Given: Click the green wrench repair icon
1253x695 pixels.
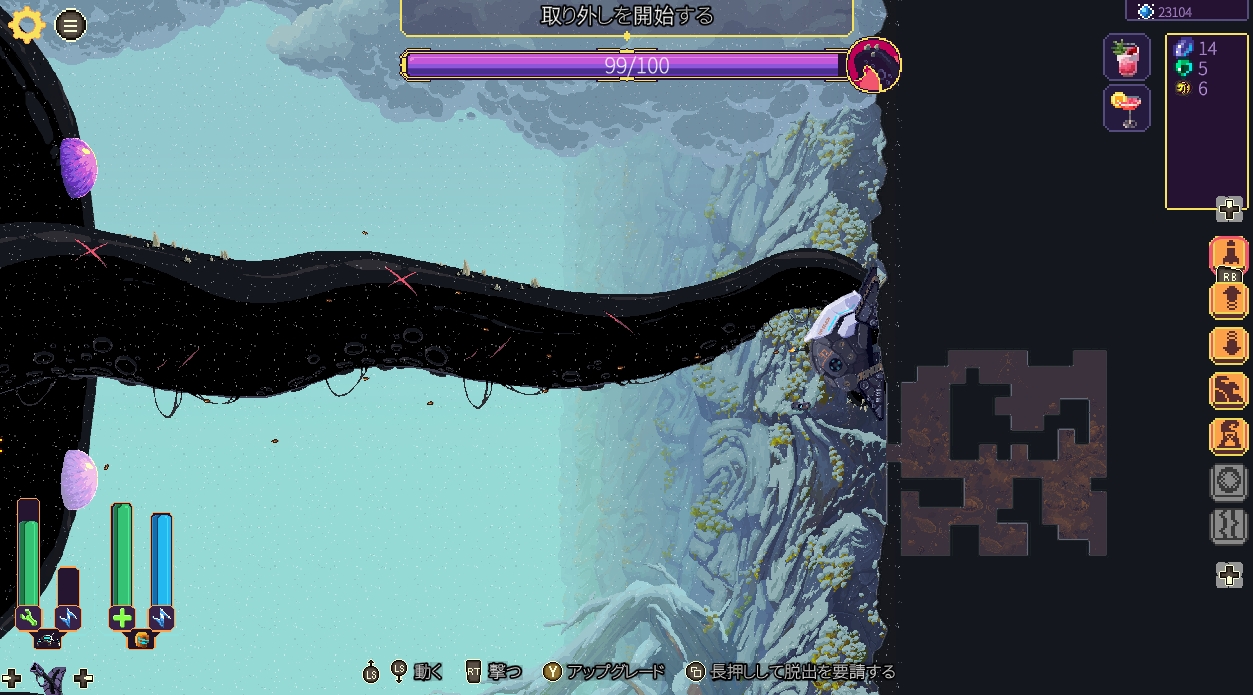Looking at the screenshot, I should pos(28,618).
